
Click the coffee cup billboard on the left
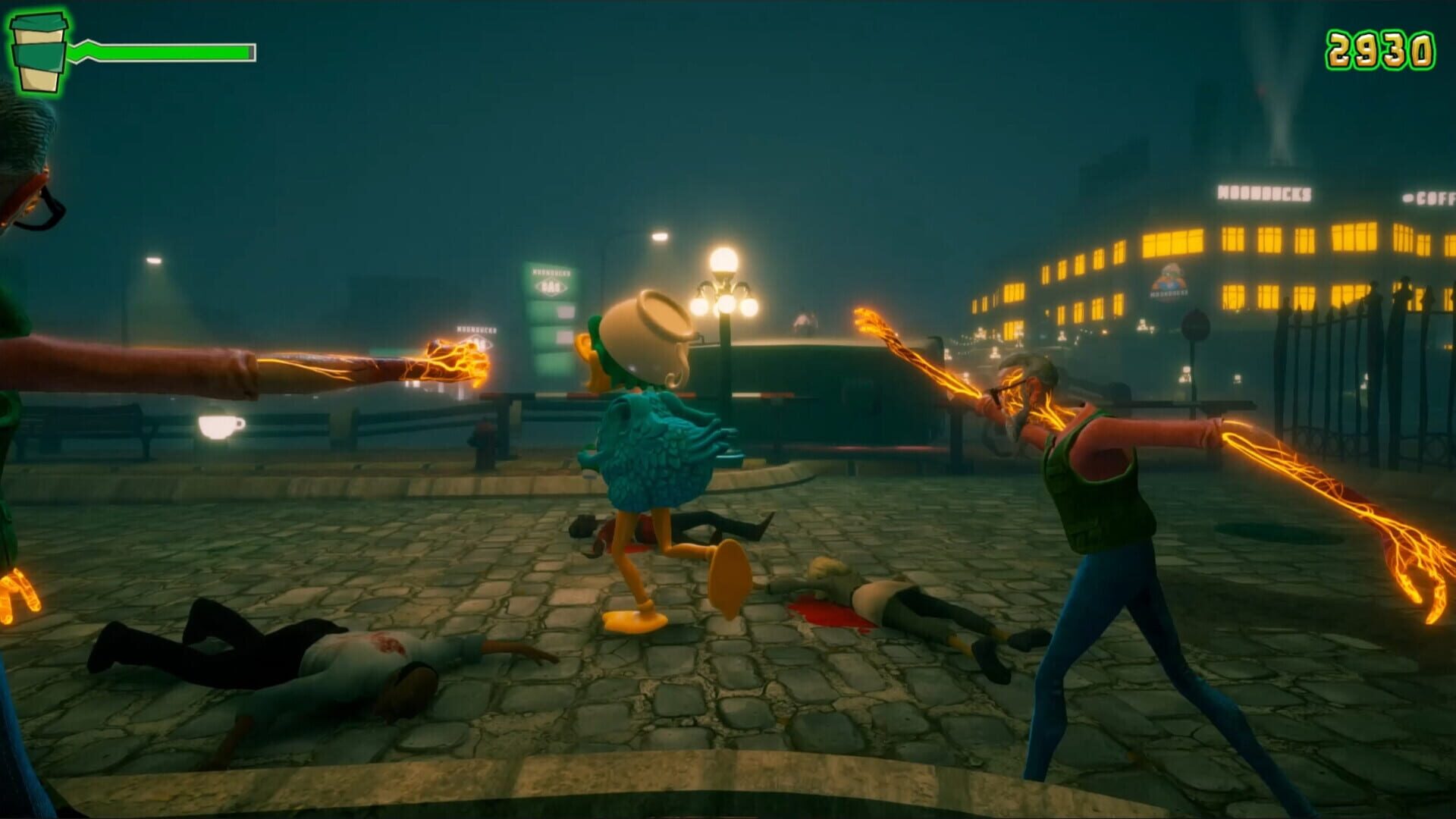pyautogui.click(x=220, y=426)
